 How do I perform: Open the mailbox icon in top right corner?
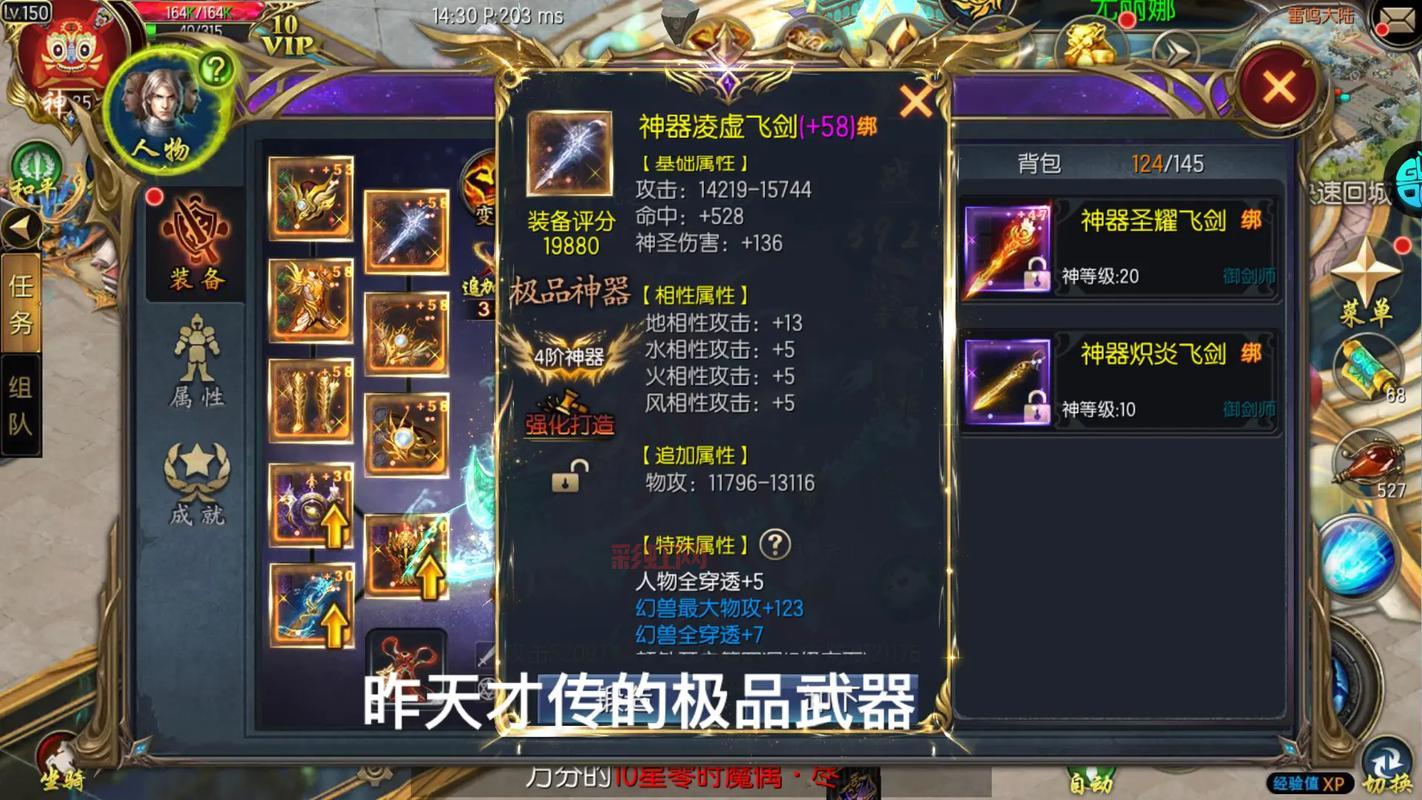1396,20
